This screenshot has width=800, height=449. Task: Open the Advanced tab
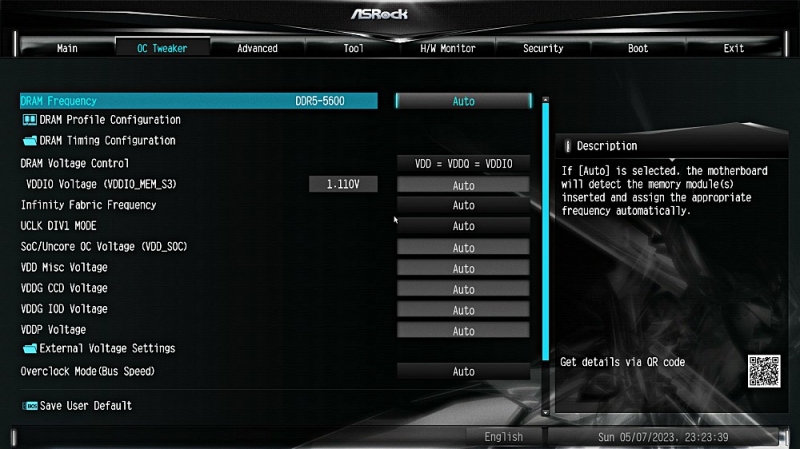coord(257,48)
